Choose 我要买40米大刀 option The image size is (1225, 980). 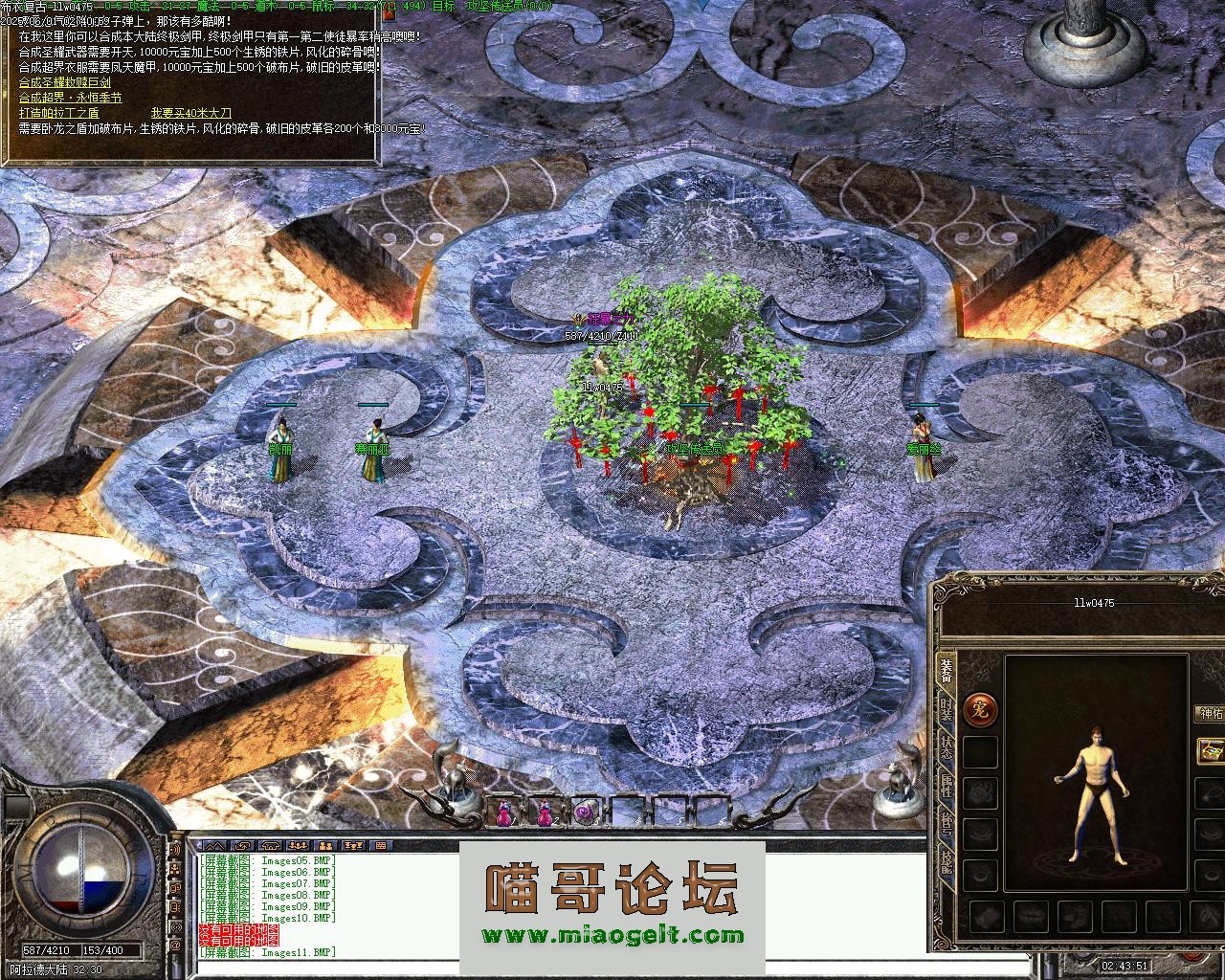(190, 113)
